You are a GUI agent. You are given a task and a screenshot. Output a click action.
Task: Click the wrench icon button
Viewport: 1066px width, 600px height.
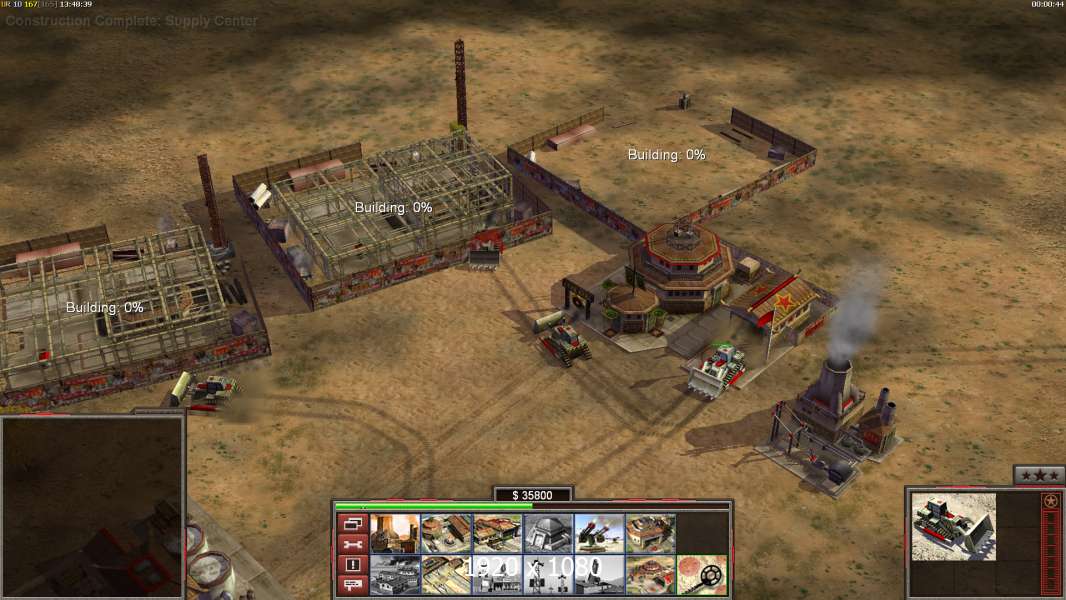[x=352, y=544]
